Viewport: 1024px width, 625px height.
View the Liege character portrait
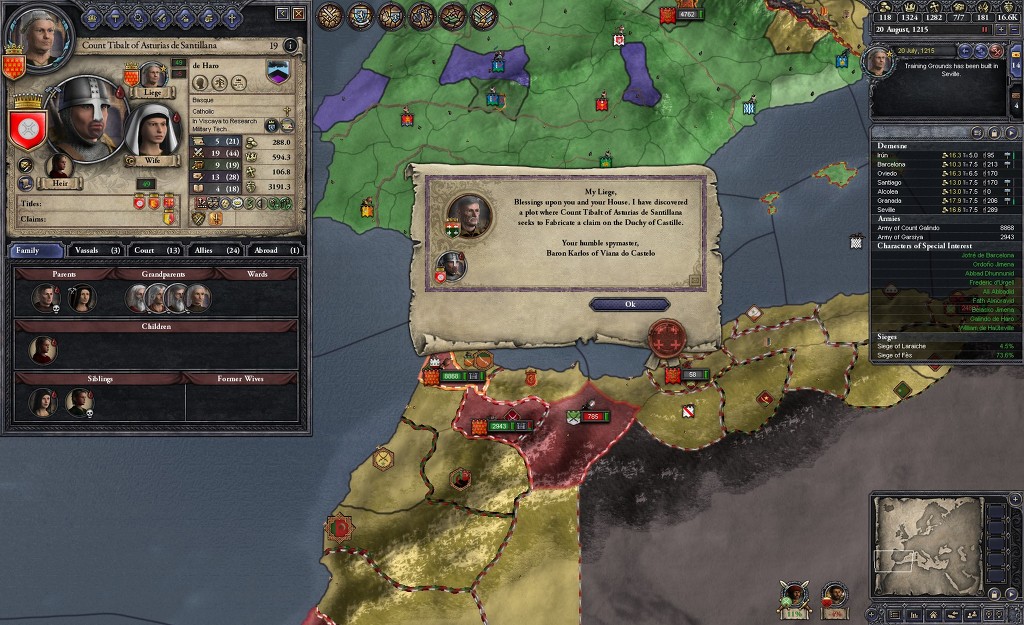coord(152,76)
